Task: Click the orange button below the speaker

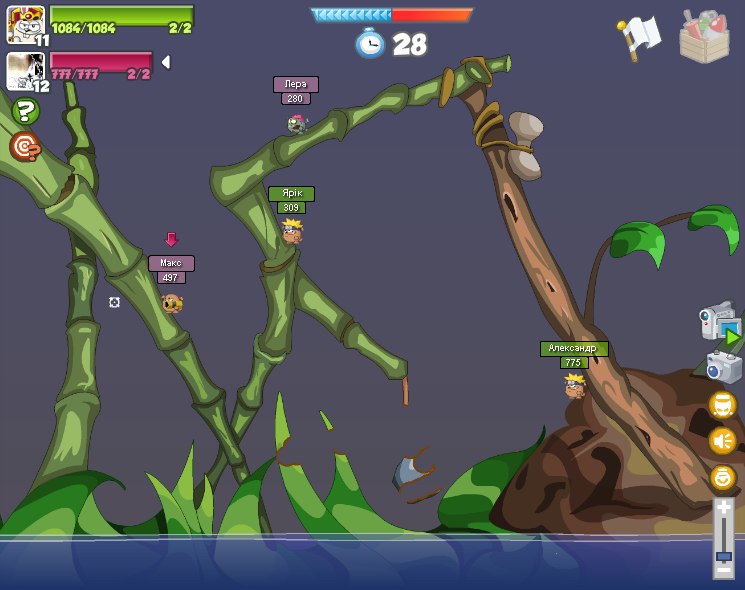Action: (x=722, y=477)
